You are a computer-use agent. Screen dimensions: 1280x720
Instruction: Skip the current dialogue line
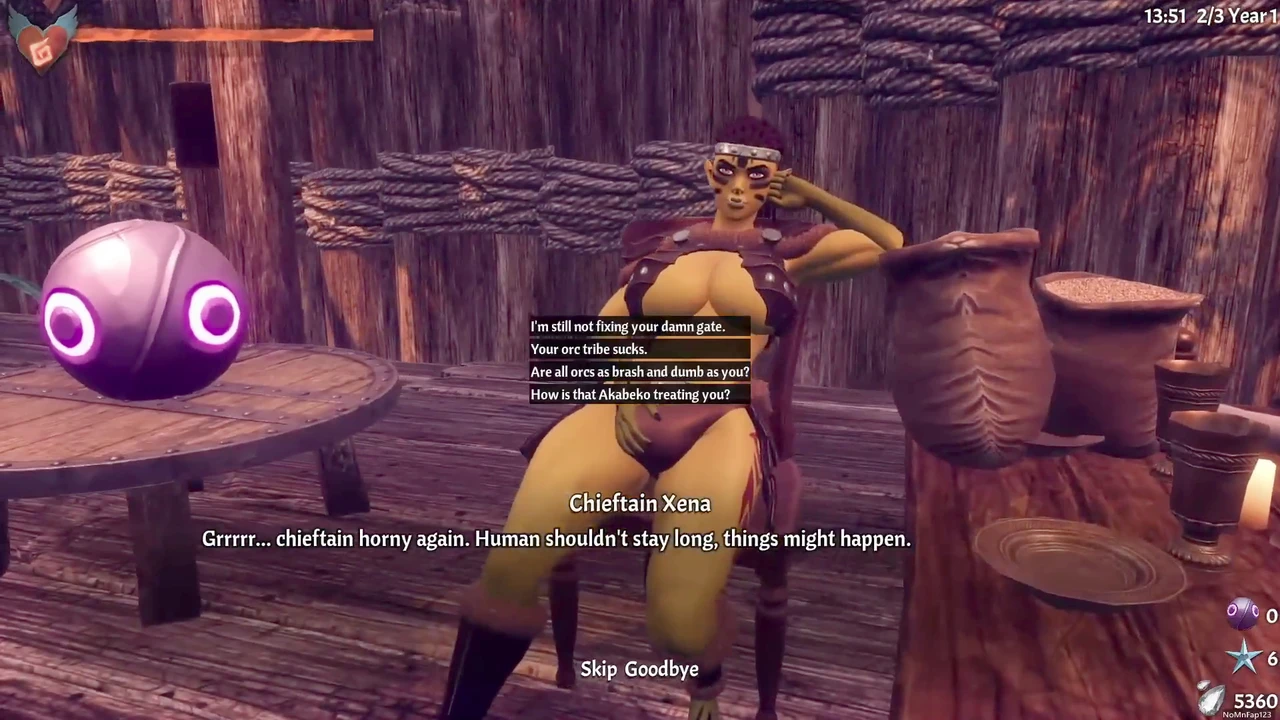598,669
